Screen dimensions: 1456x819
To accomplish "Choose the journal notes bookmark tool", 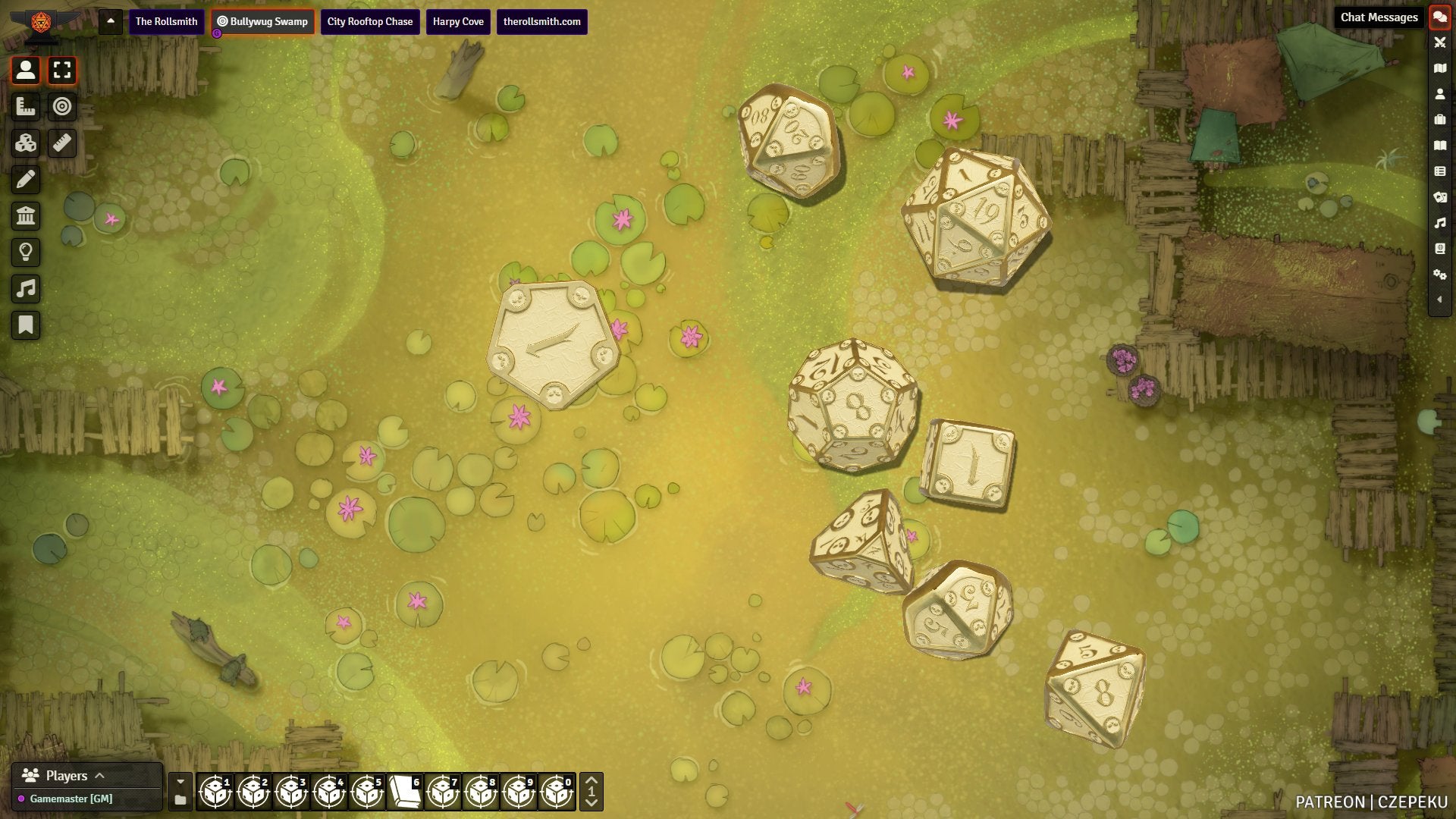I will click(x=26, y=325).
